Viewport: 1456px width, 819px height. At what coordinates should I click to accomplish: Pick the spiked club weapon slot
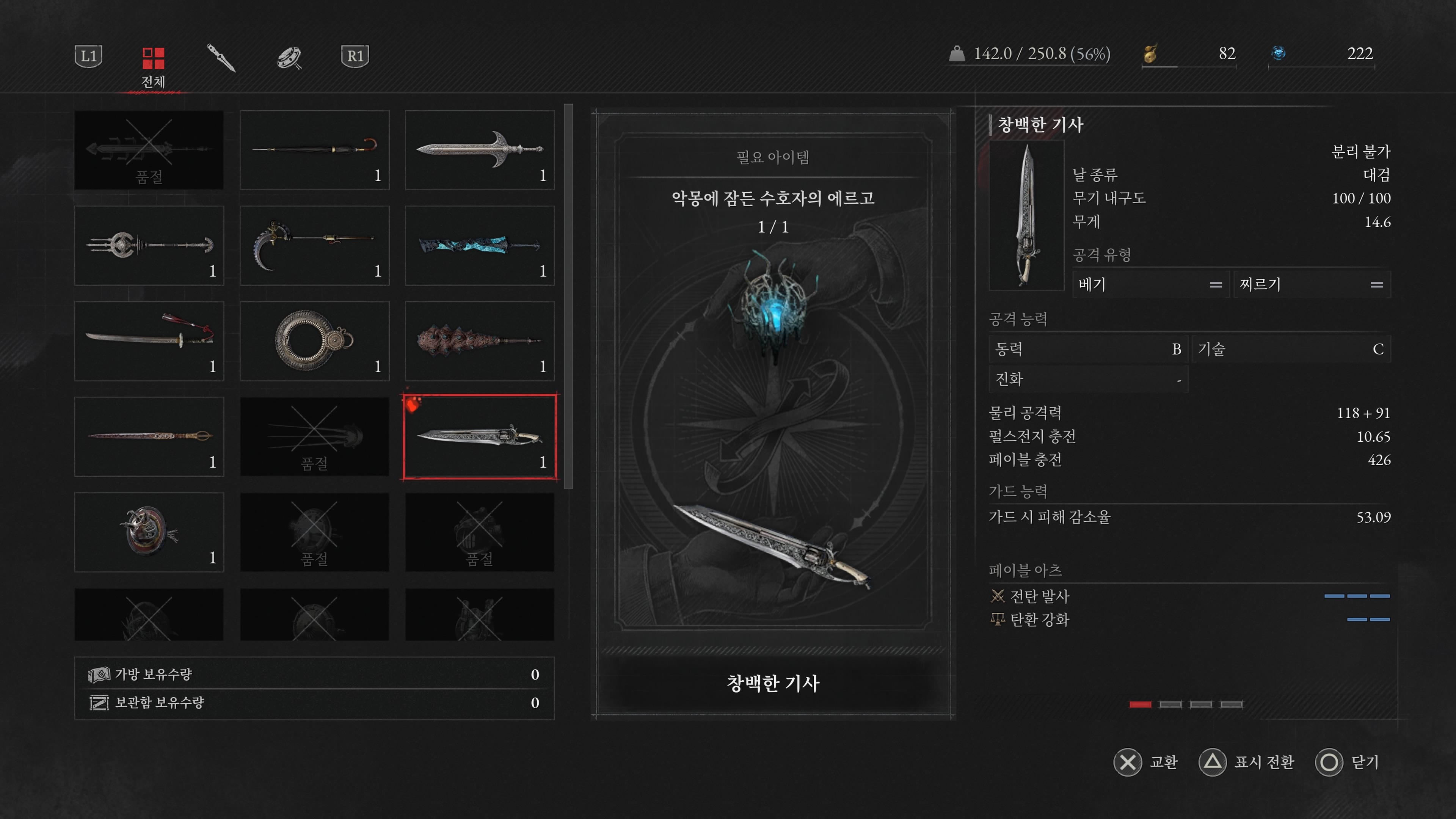479,341
